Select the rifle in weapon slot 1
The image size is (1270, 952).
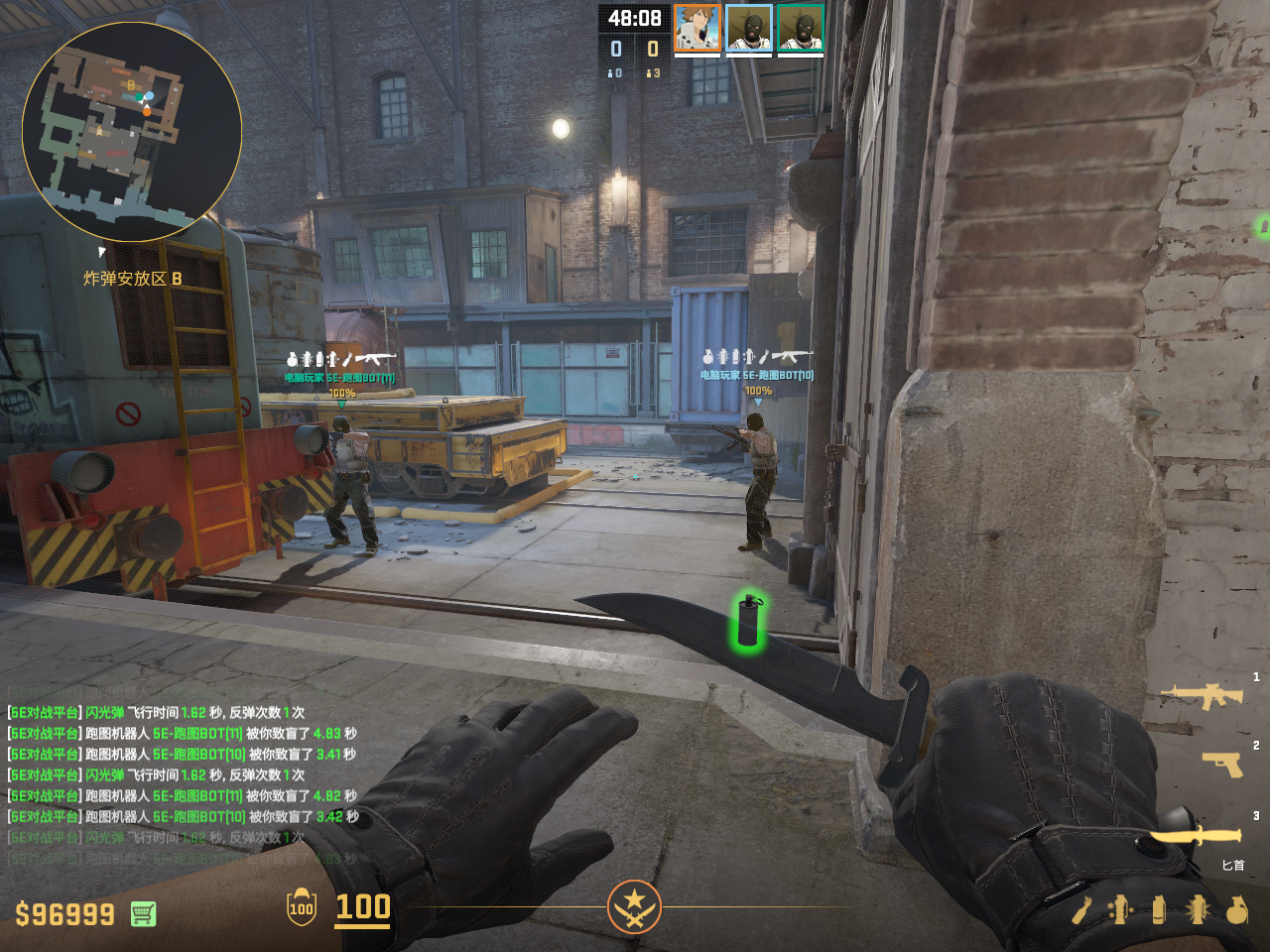(x=1204, y=696)
